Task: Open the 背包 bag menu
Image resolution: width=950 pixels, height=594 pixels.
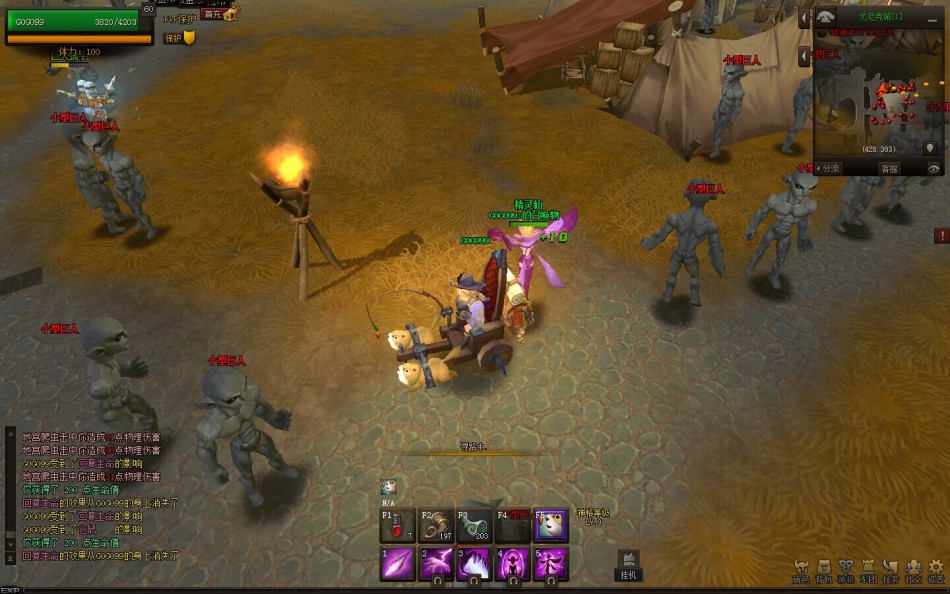Action: pos(824,571)
